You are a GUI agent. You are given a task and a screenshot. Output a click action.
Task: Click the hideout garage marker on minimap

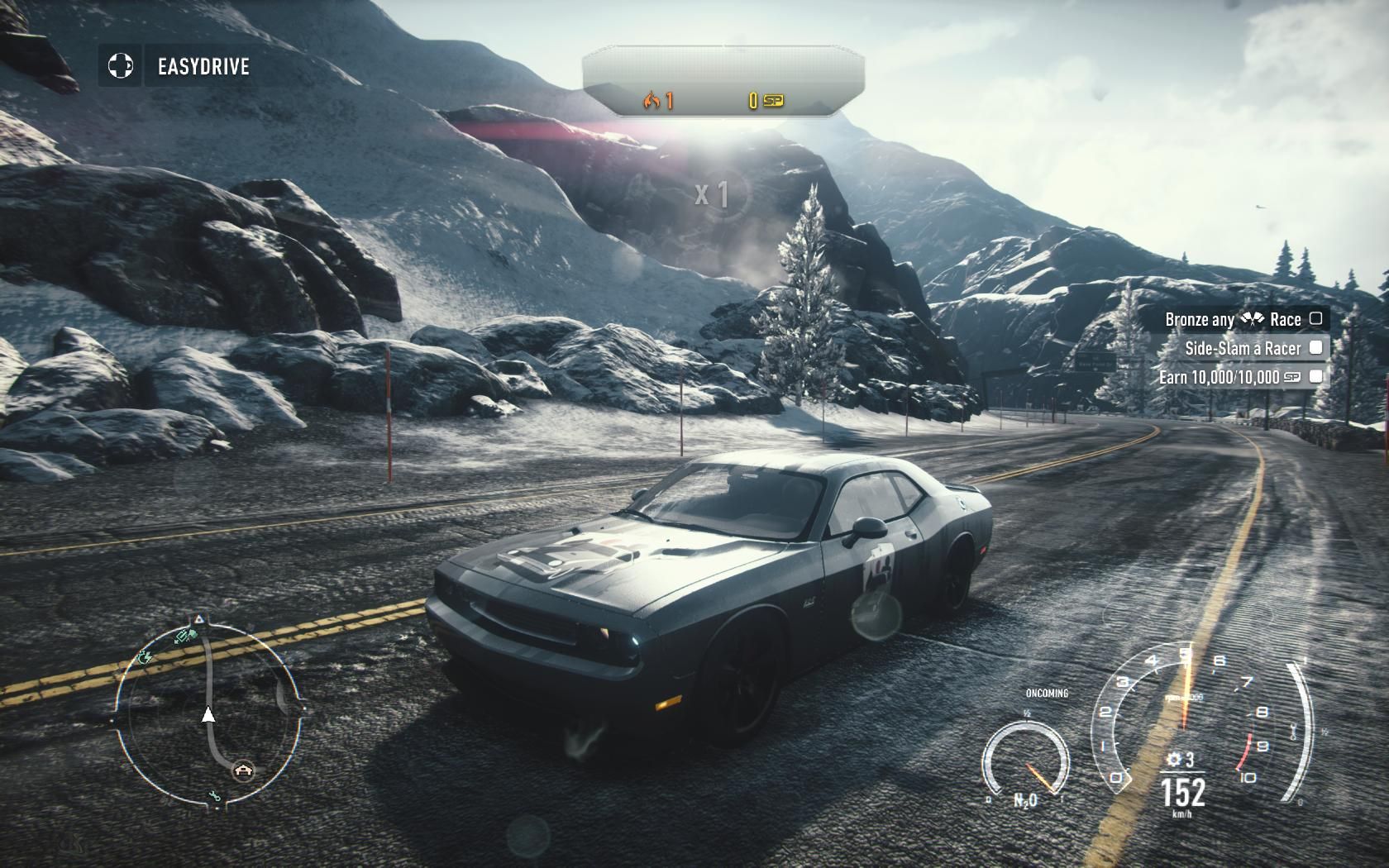point(243,770)
